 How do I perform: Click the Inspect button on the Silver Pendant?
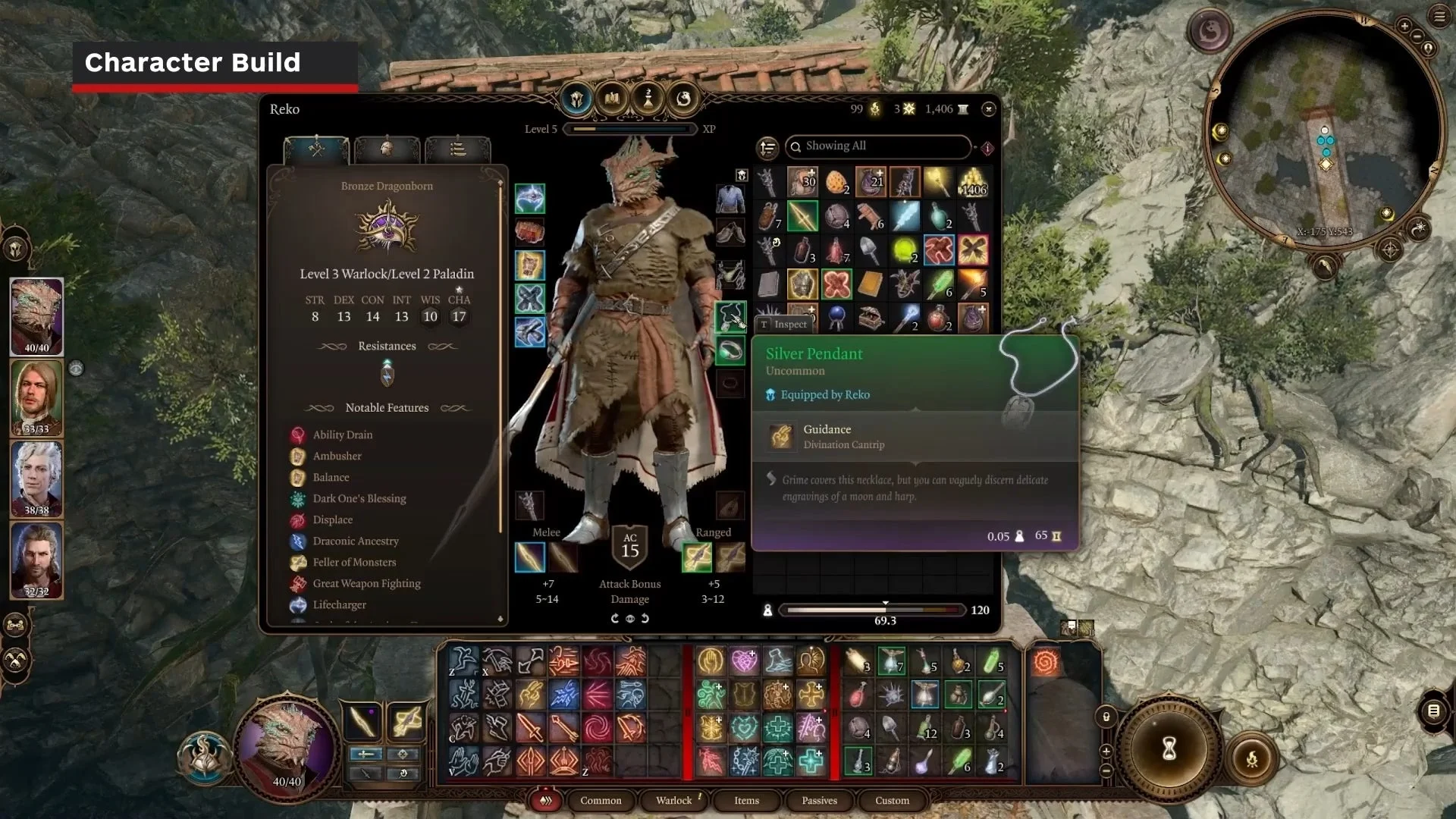(x=786, y=325)
